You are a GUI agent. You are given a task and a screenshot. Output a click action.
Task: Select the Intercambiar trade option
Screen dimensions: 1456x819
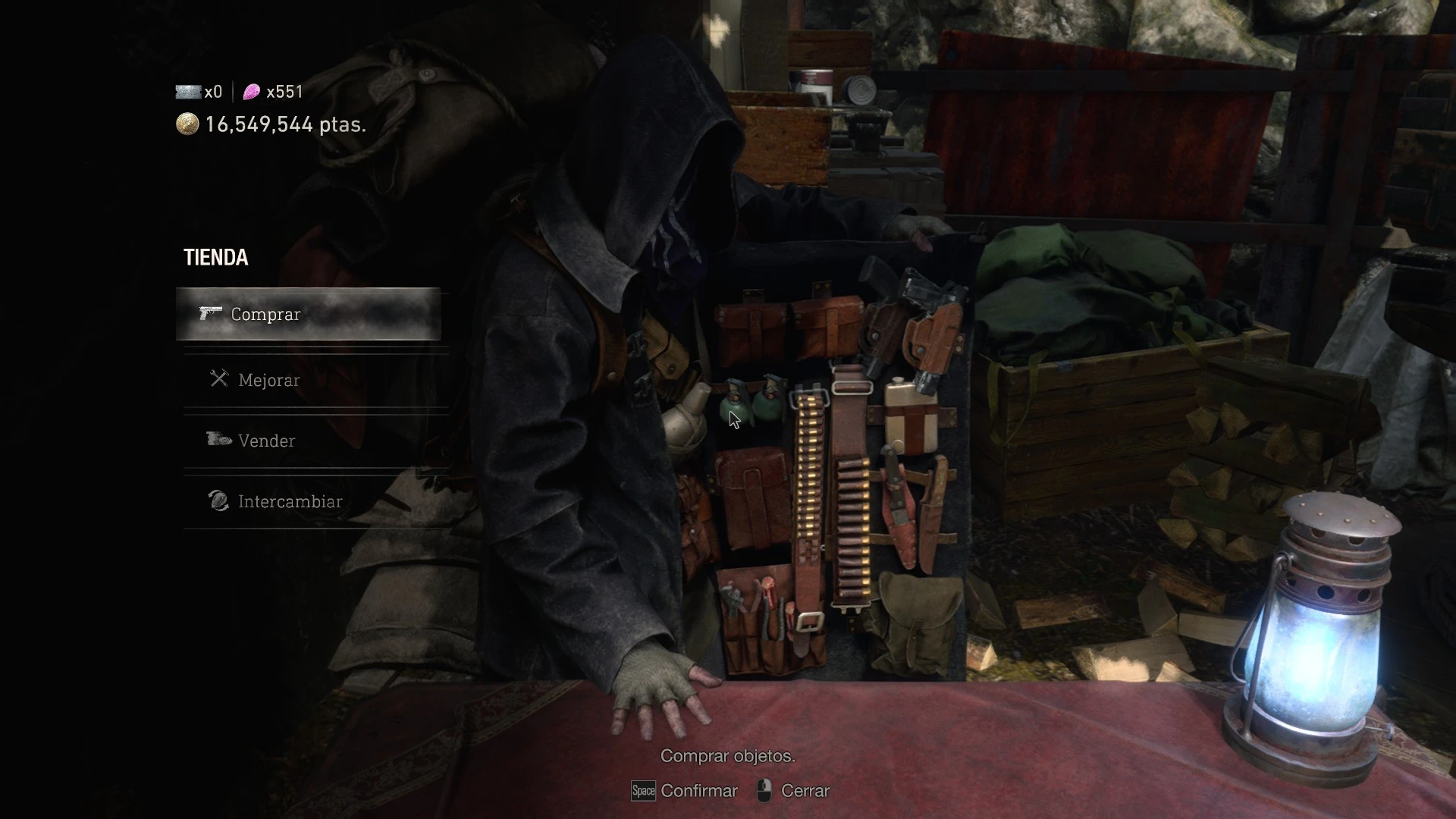tap(290, 500)
